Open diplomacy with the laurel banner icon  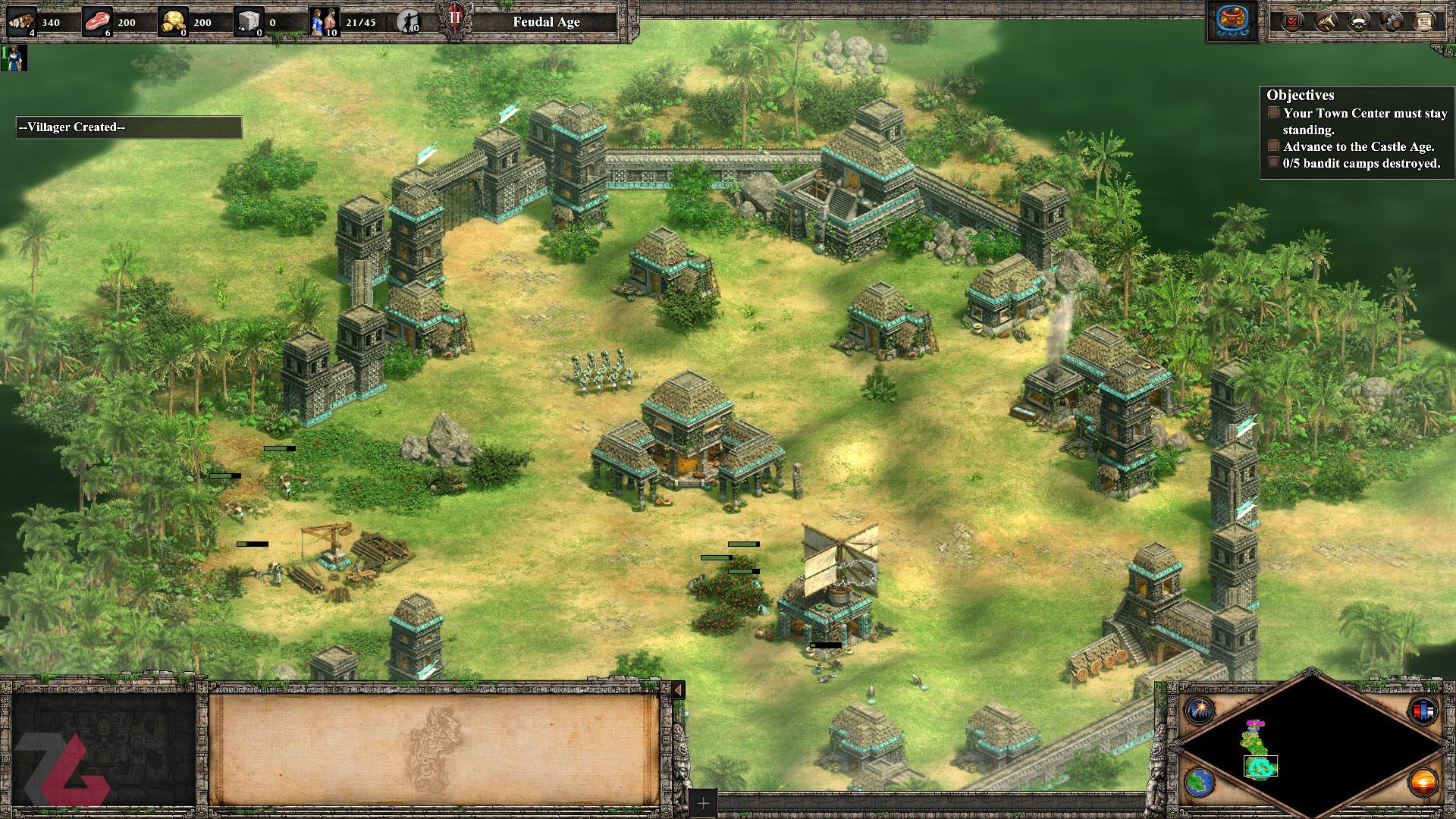(x=1358, y=21)
